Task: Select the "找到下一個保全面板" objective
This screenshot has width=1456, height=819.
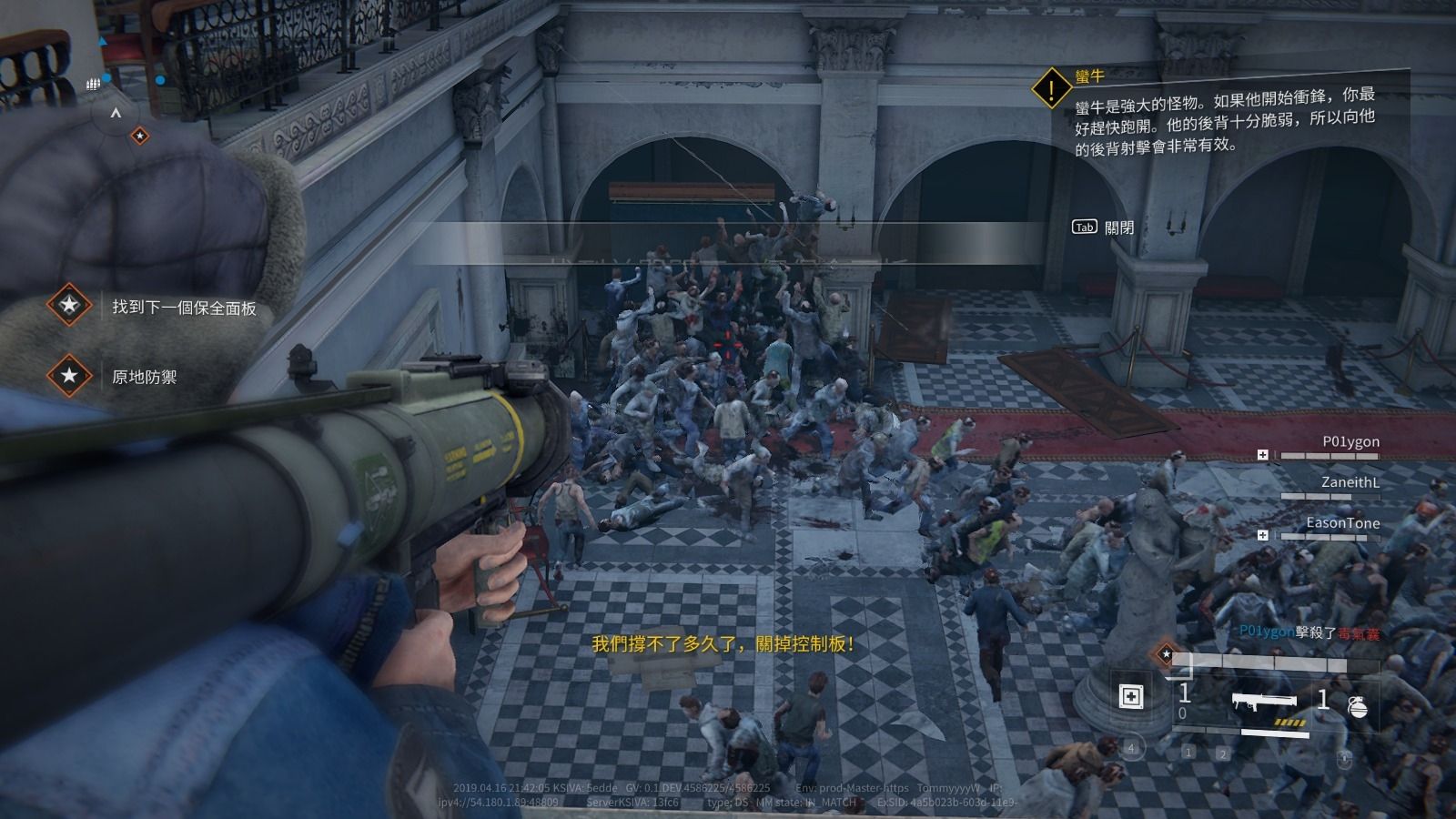Action: (184, 308)
